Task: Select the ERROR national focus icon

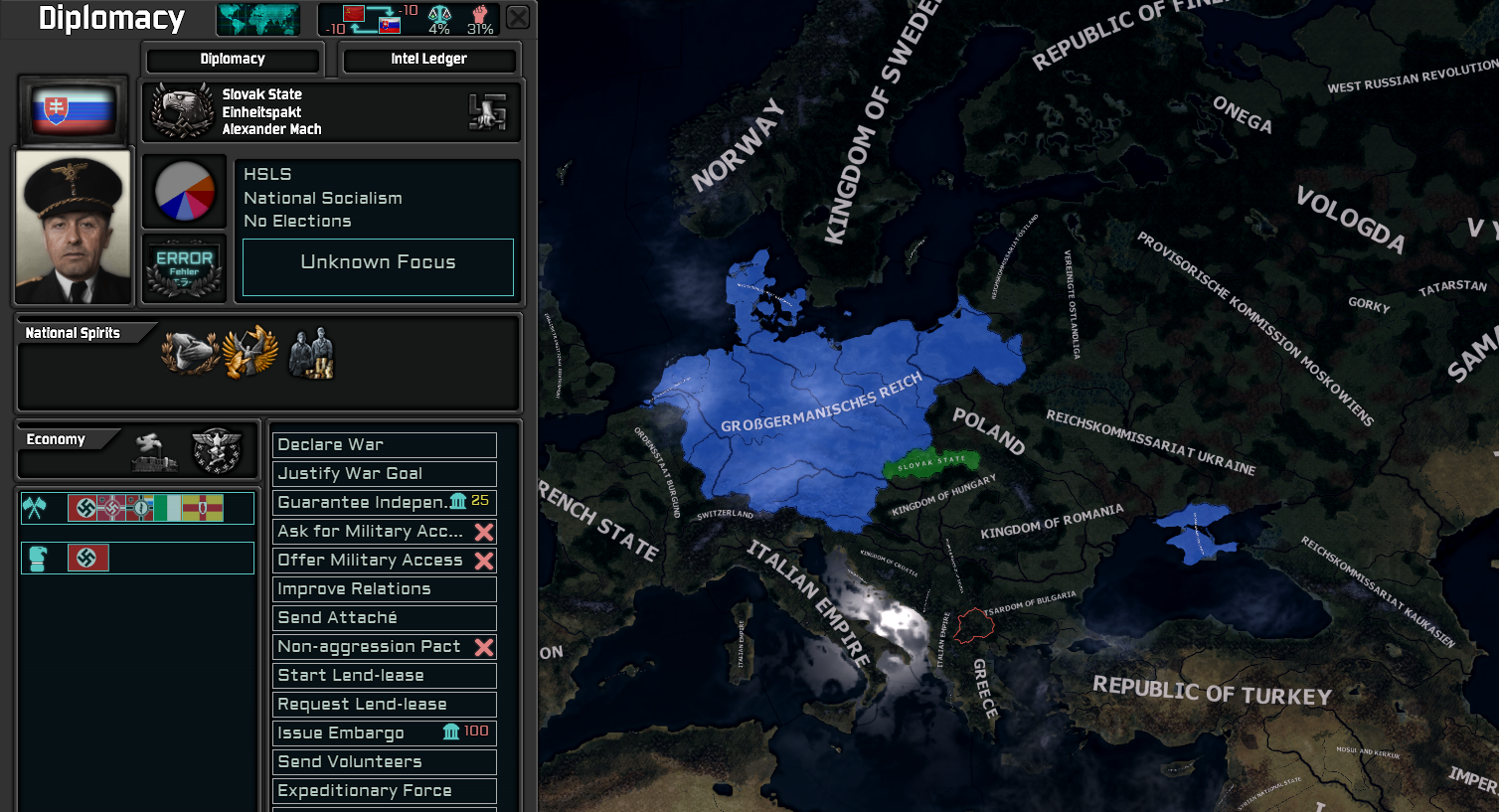Action: pos(183,265)
